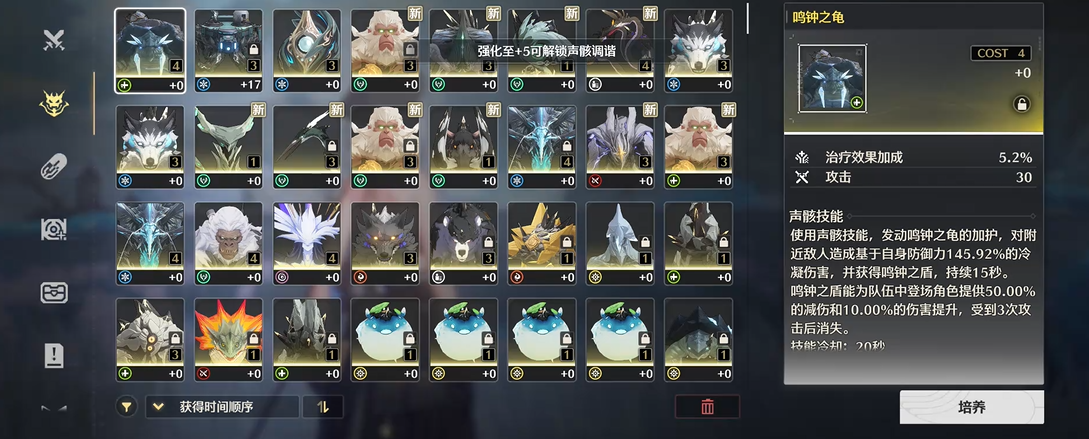Click the red trash can discard button
Image resolution: width=1089 pixels, height=439 pixels.
coord(707,407)
